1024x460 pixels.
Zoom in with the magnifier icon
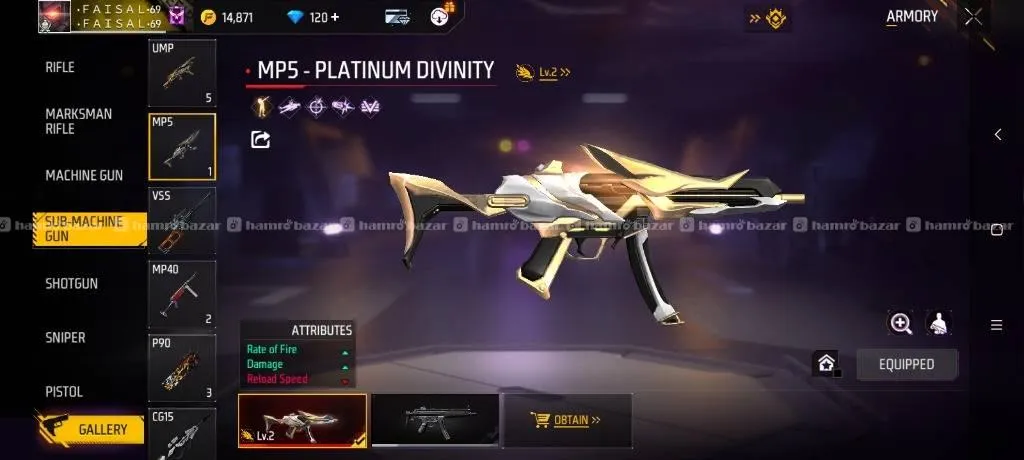coord(901,323)
